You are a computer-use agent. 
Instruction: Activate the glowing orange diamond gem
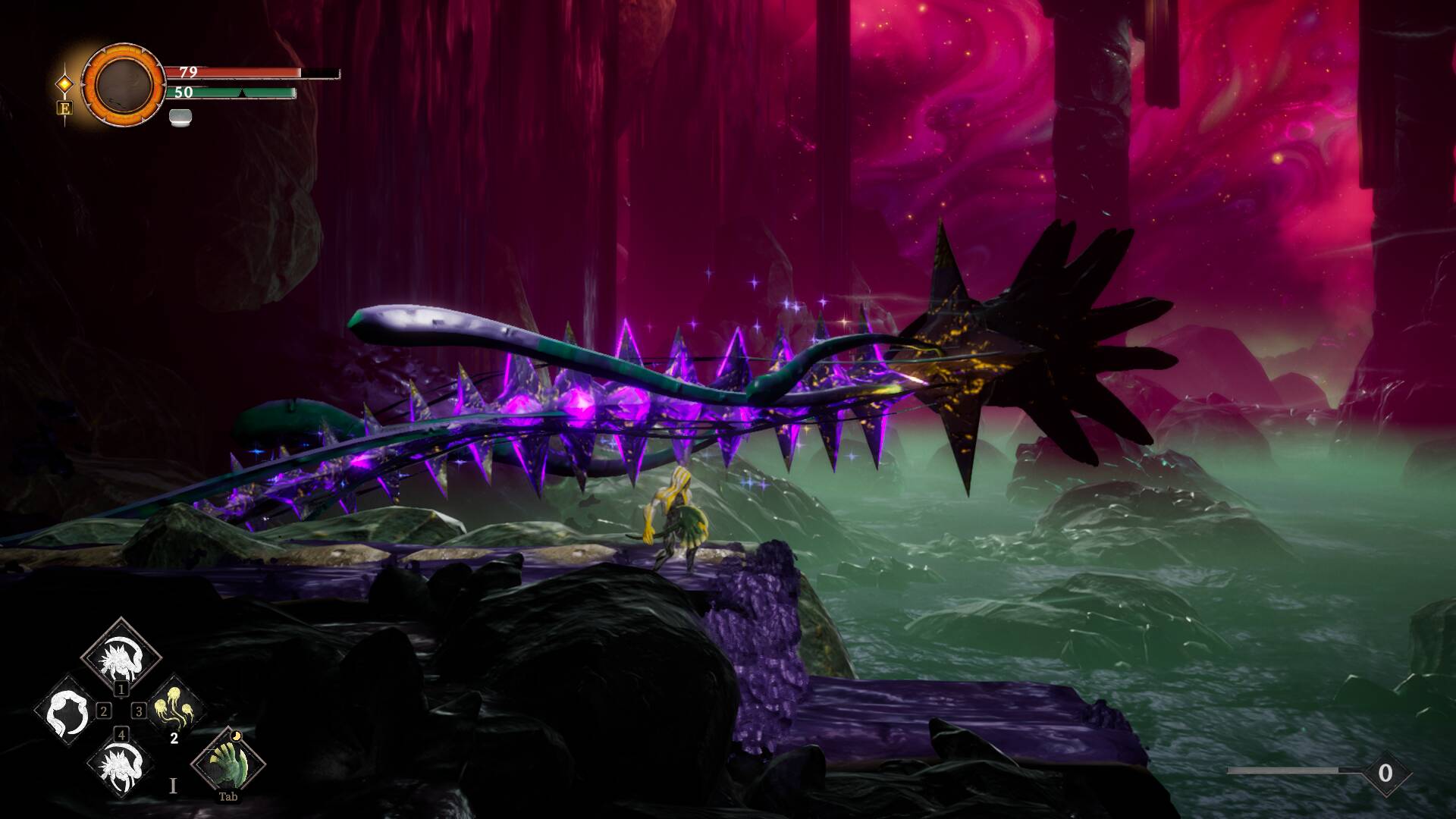(x=65, y=83)
